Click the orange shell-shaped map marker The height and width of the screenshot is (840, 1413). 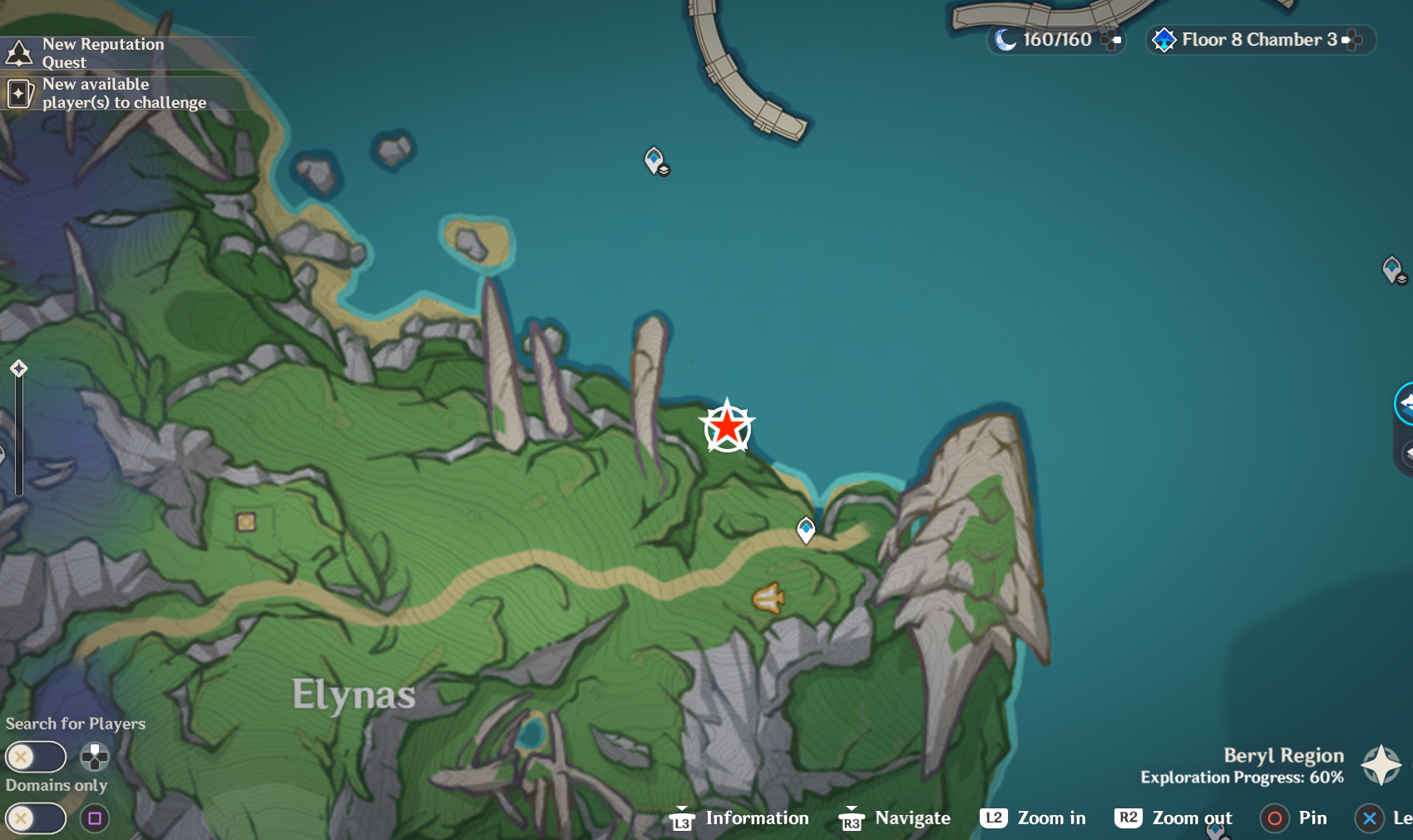pos(768,597)
